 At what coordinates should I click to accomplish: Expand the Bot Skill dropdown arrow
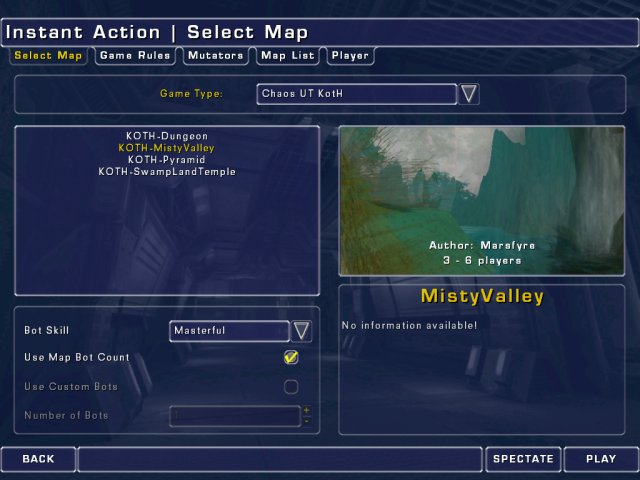pyautogui.click(x=301, y=330)
